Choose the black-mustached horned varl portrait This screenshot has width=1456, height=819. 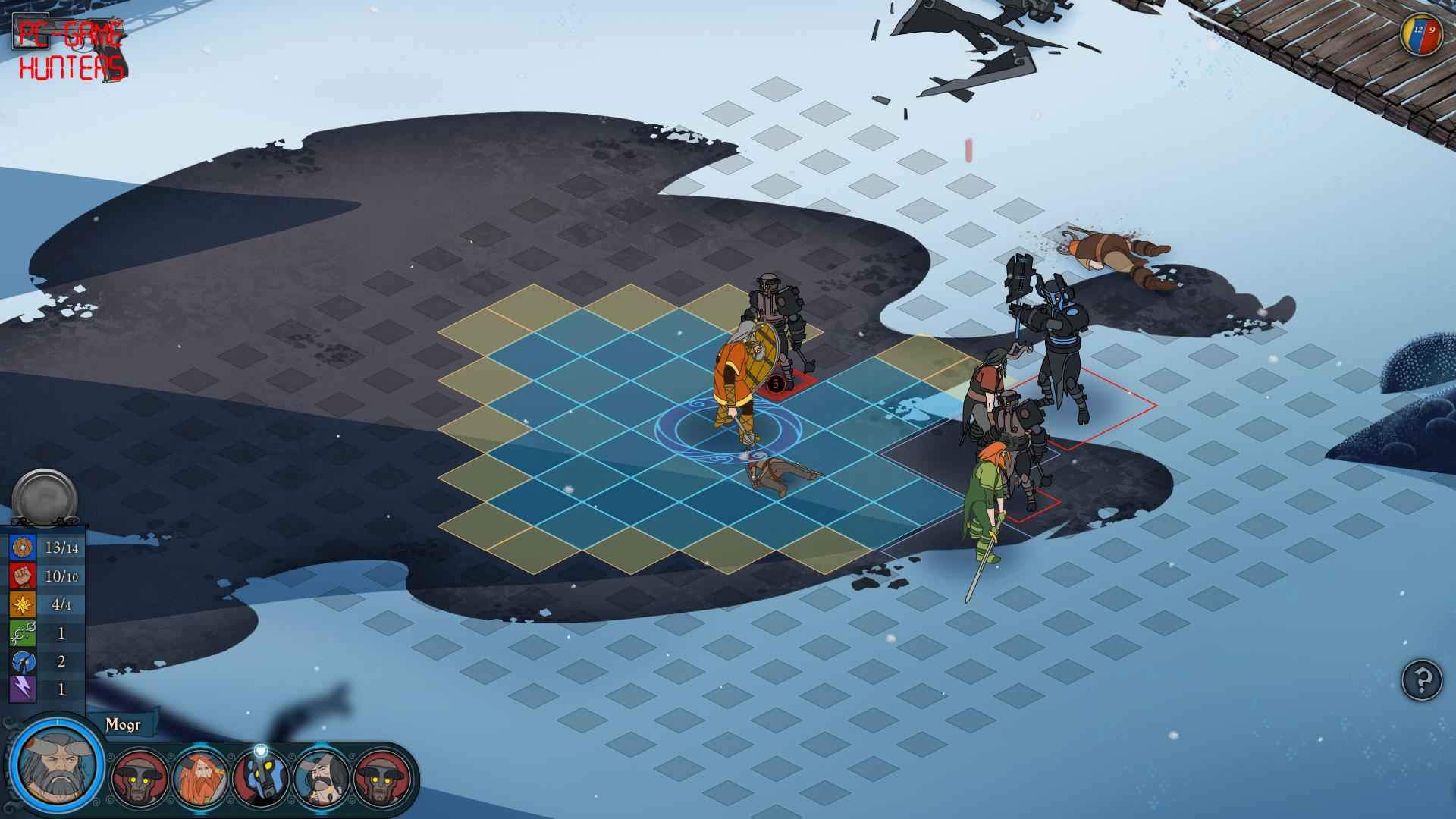click(321, 778)
